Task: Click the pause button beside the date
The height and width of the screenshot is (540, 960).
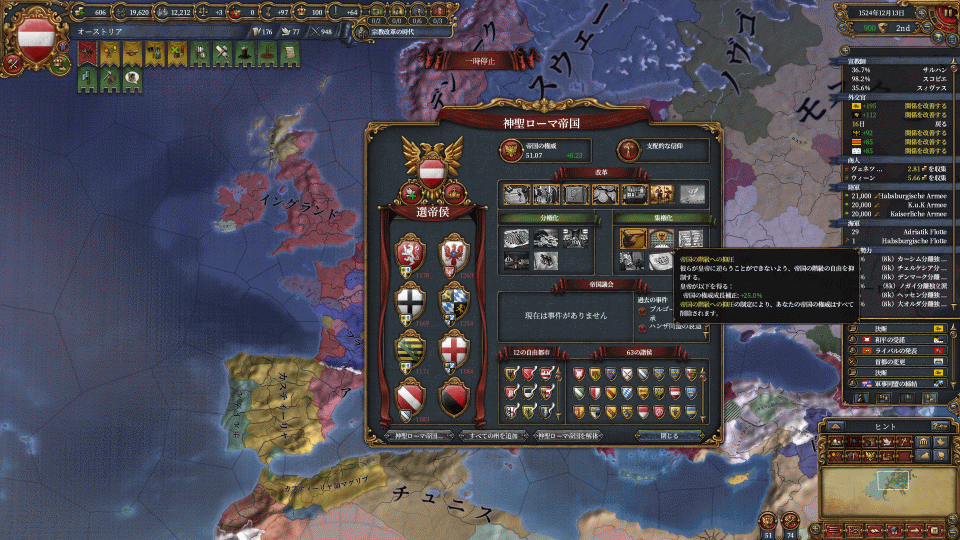Action: point(947,12)
